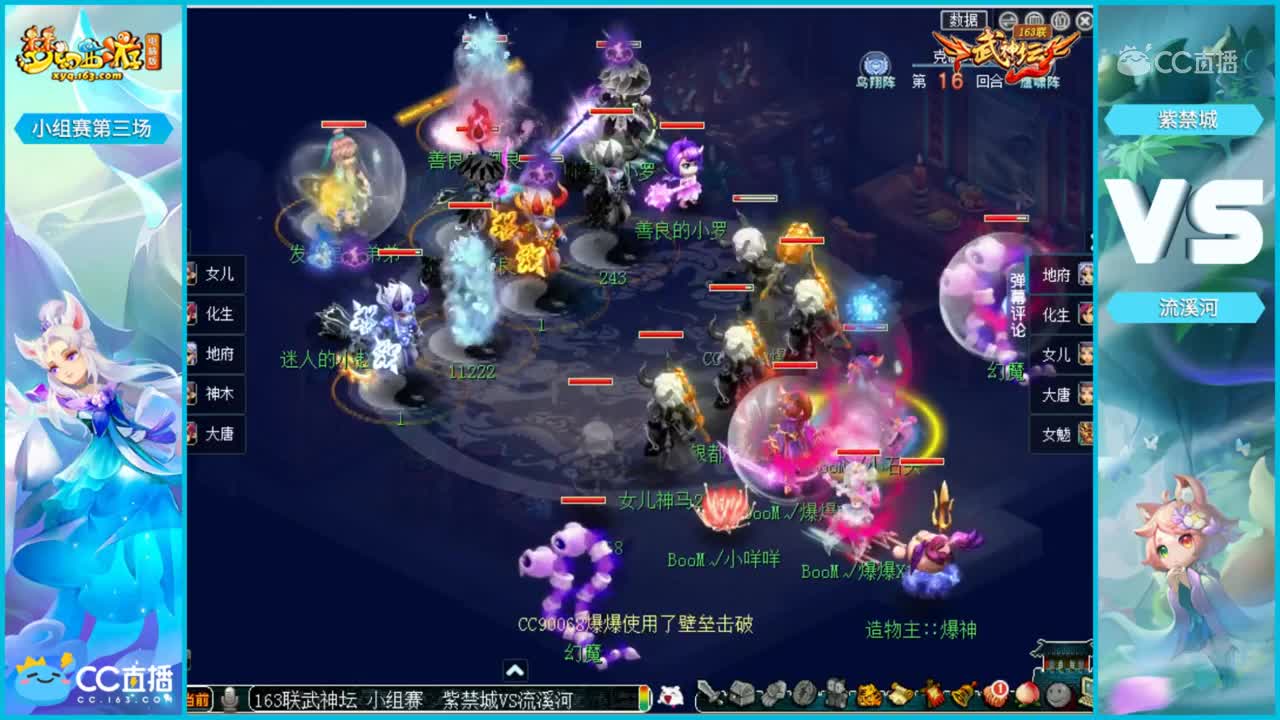Click the bell item icon in bottom tray
1280x720 pixels.
(x=962, y=696)
